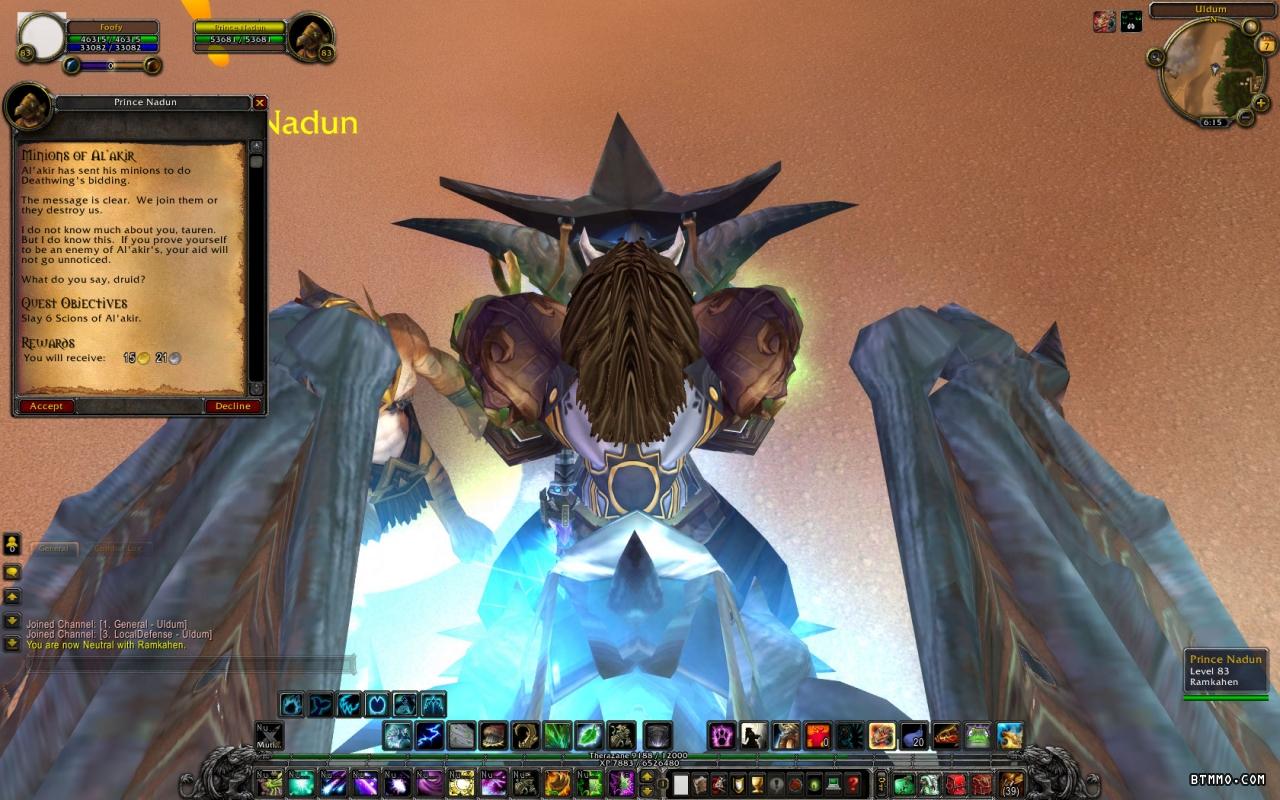1280x800 pixels.
Task: Zoom out the minimap with minus button
Action: [x=1246, y=117]
